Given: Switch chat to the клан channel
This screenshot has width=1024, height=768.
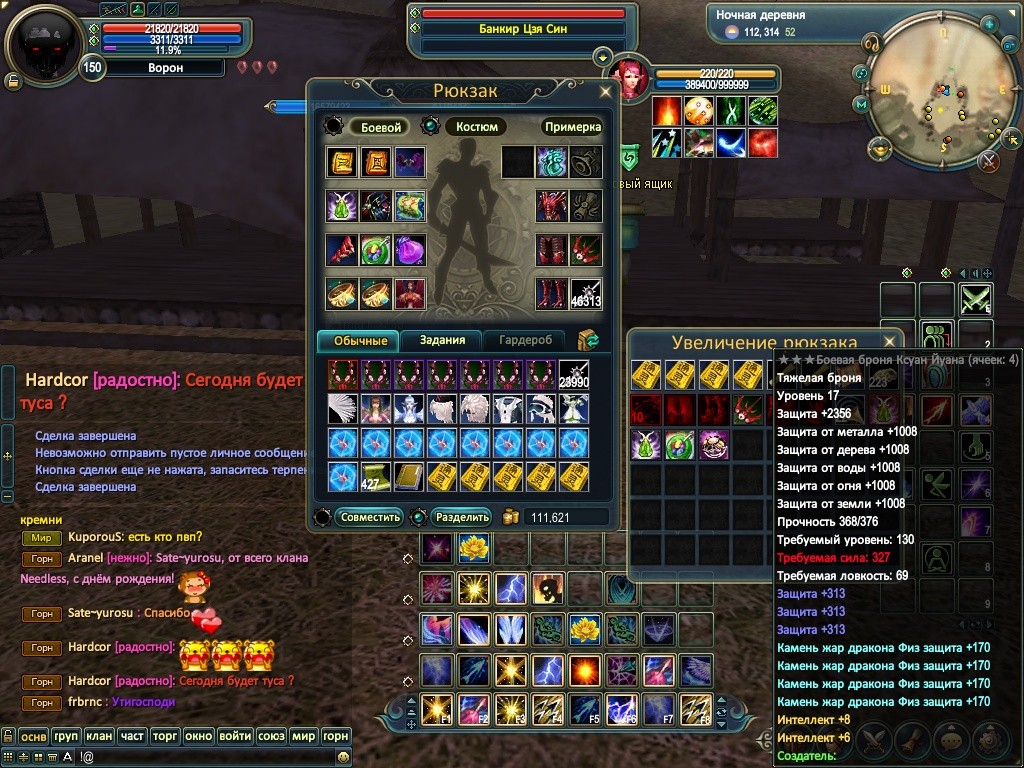Looking at the screenshot, I should coord(99,736).
